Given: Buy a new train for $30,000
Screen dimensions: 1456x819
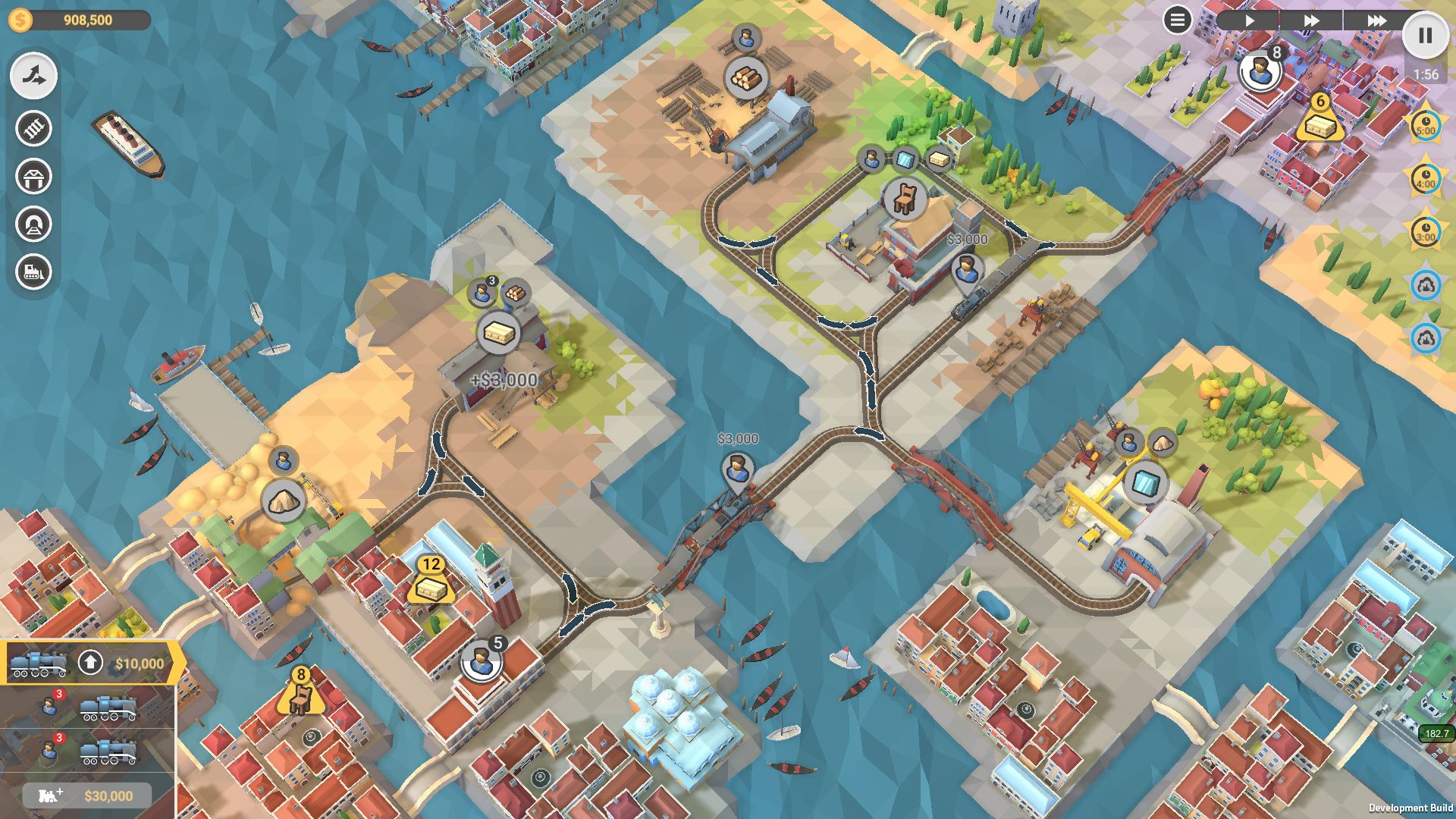Looking at the screenshot, I should click(87, 795).
